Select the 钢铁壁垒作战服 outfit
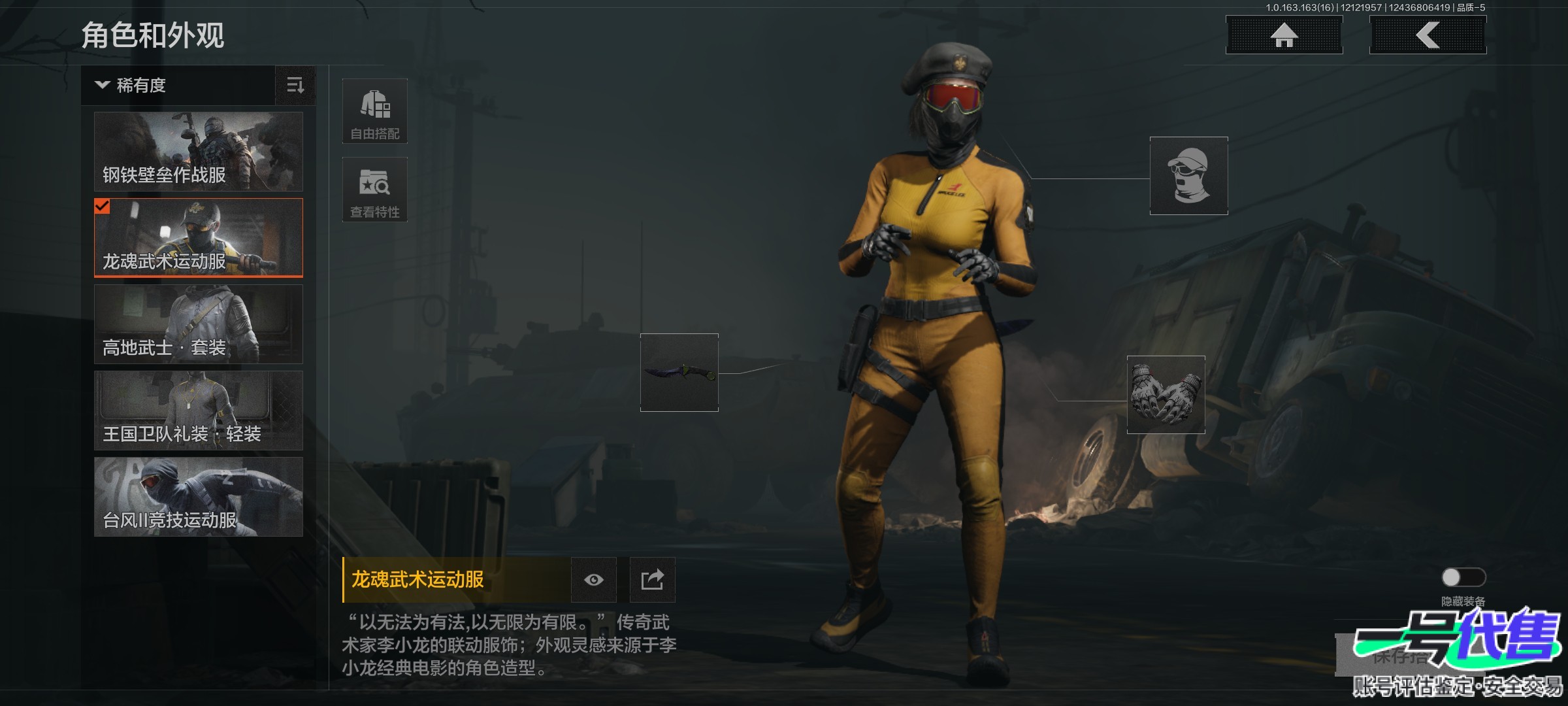Image resolution: width=1568 pixels, height=706 pixels. (199, 152)
